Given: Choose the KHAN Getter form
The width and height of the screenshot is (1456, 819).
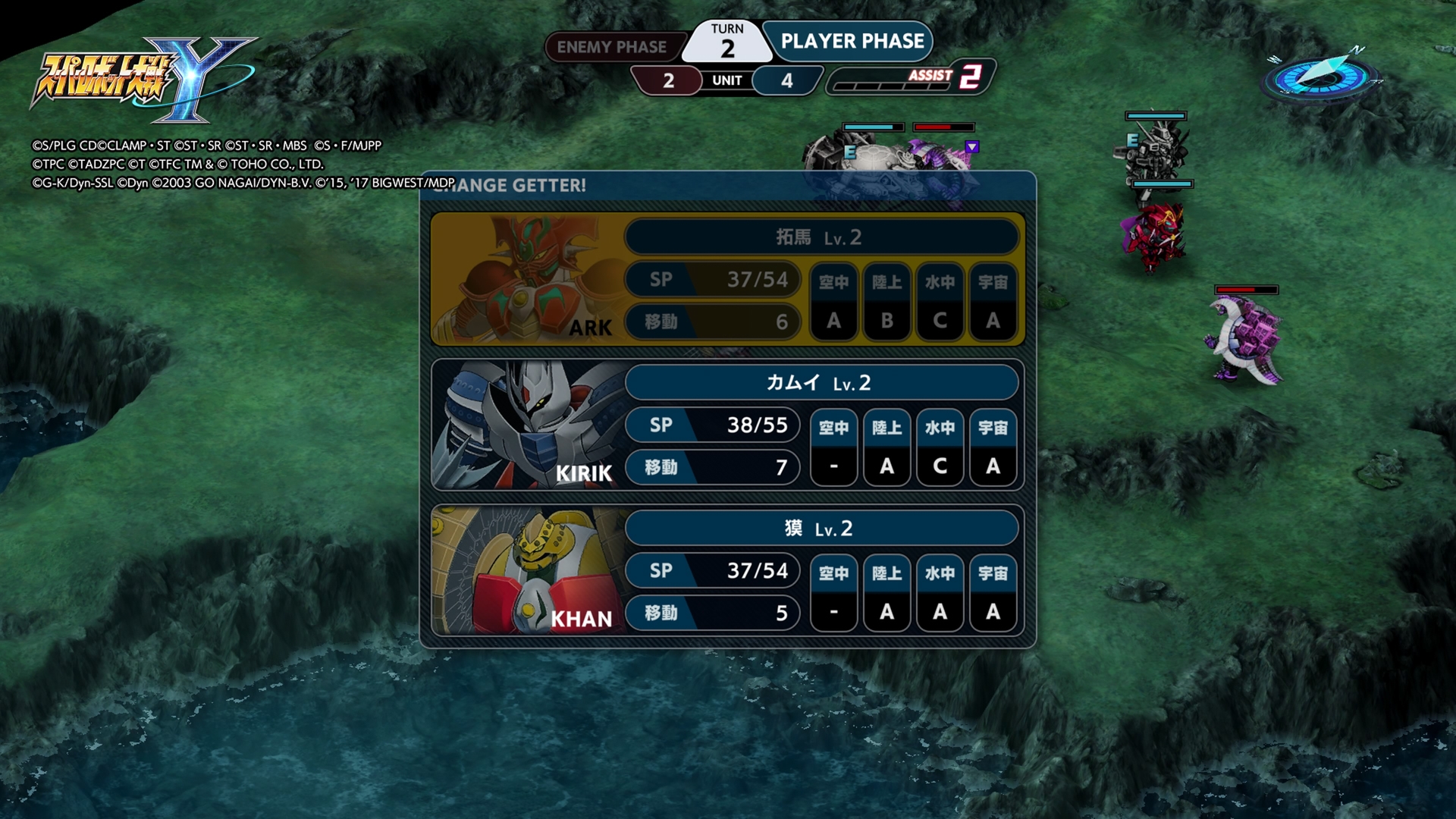Looking at the screenshot, I should click(x=727, y=570).
